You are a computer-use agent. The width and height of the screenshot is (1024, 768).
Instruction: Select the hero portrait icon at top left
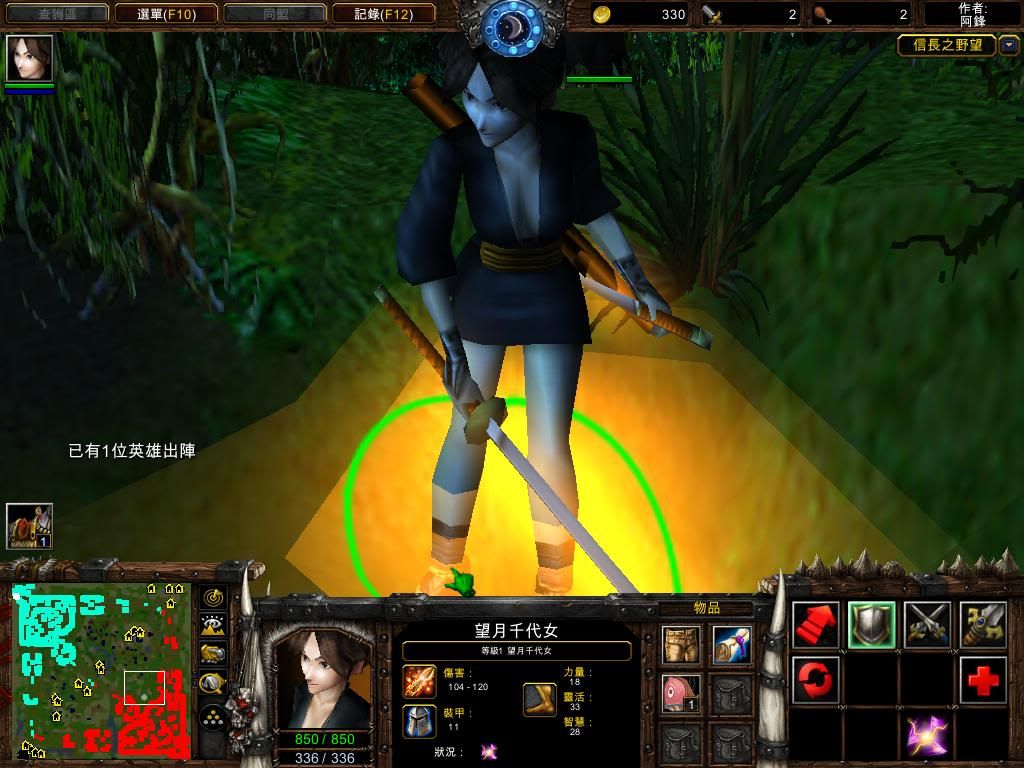click(29, 58)
